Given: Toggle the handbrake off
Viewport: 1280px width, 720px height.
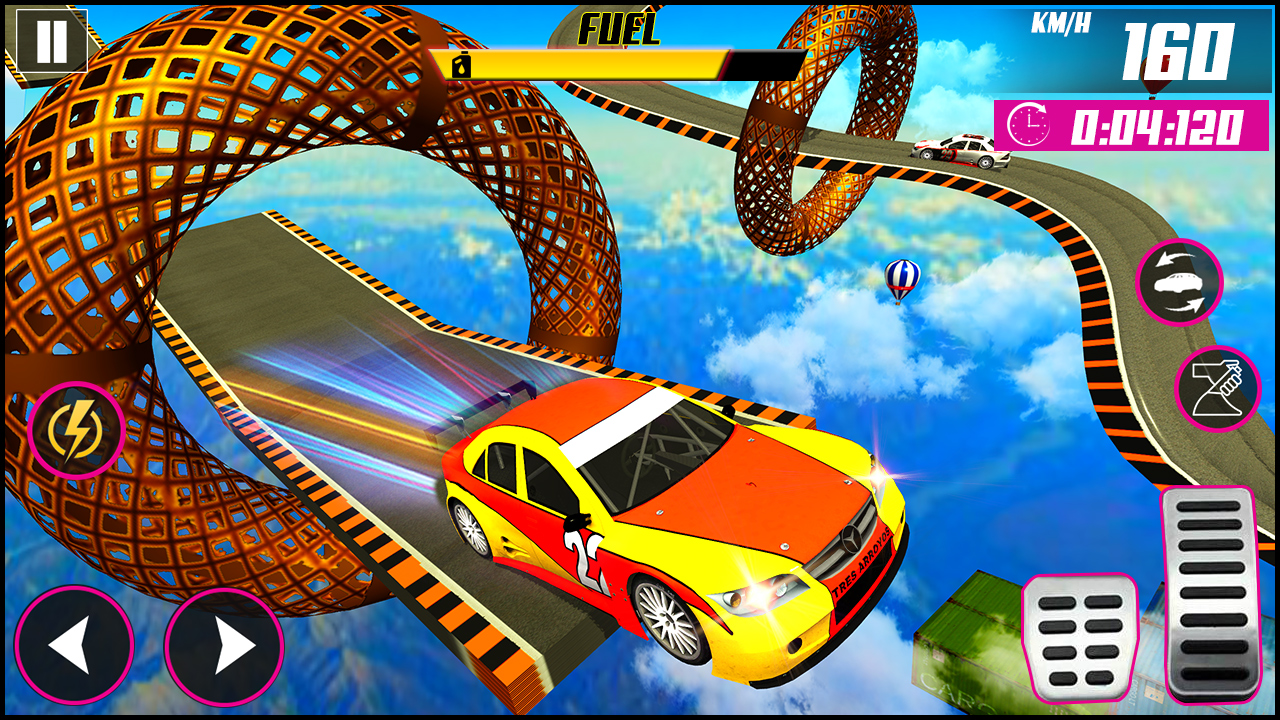Looking at the screenshot, I should [x=1221, y=388].
